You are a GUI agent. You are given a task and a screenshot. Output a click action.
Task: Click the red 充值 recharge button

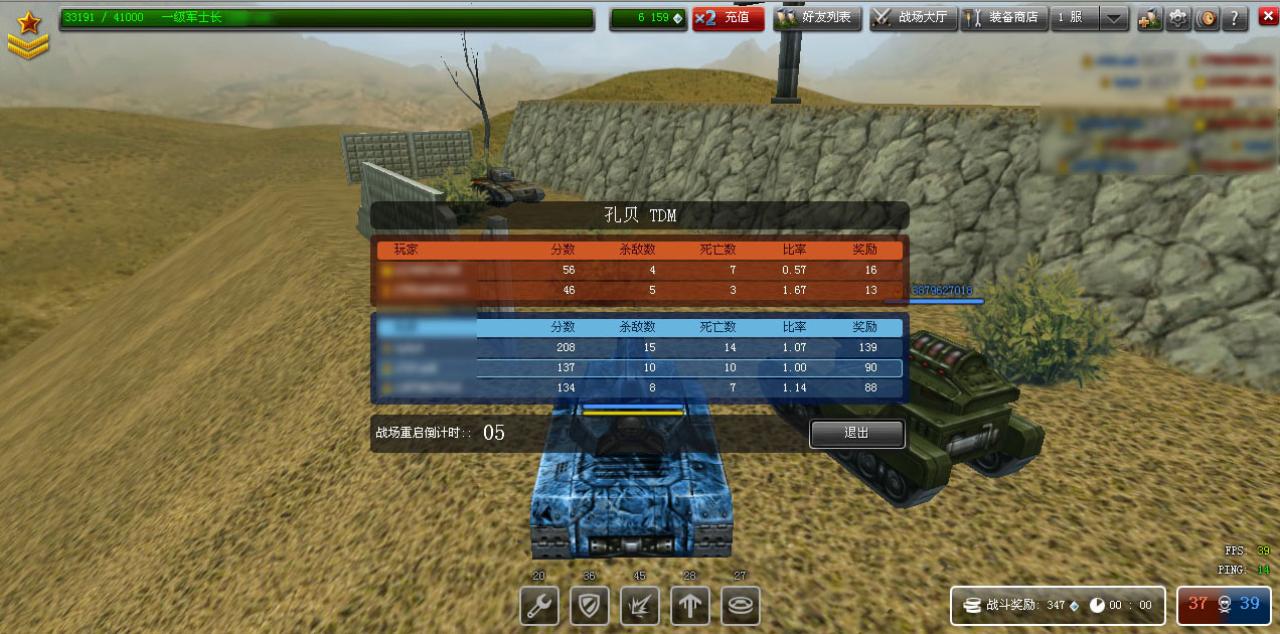point(728,18)
